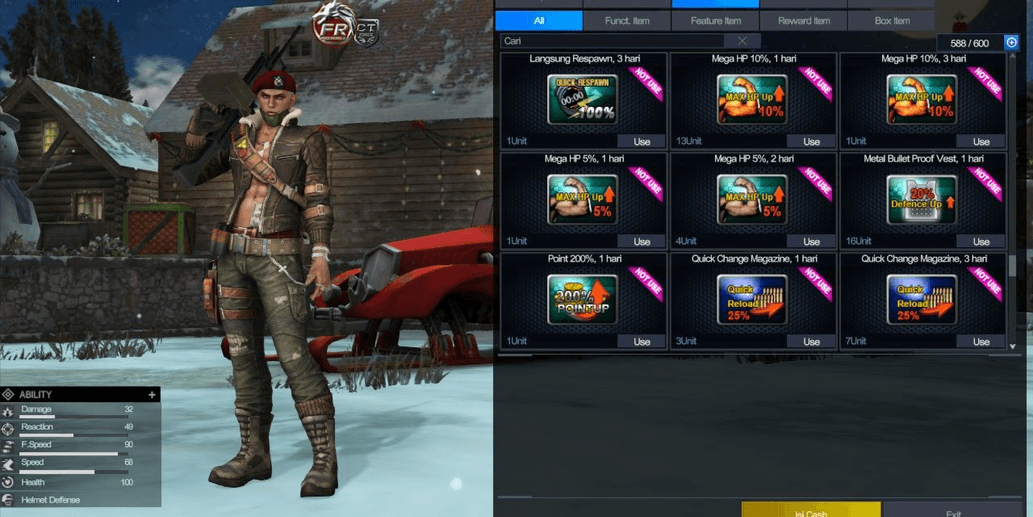Expand inventory capacity with the plus button
The height and width of the screenshot is (517, 1033).
(x=1011, y=43)
